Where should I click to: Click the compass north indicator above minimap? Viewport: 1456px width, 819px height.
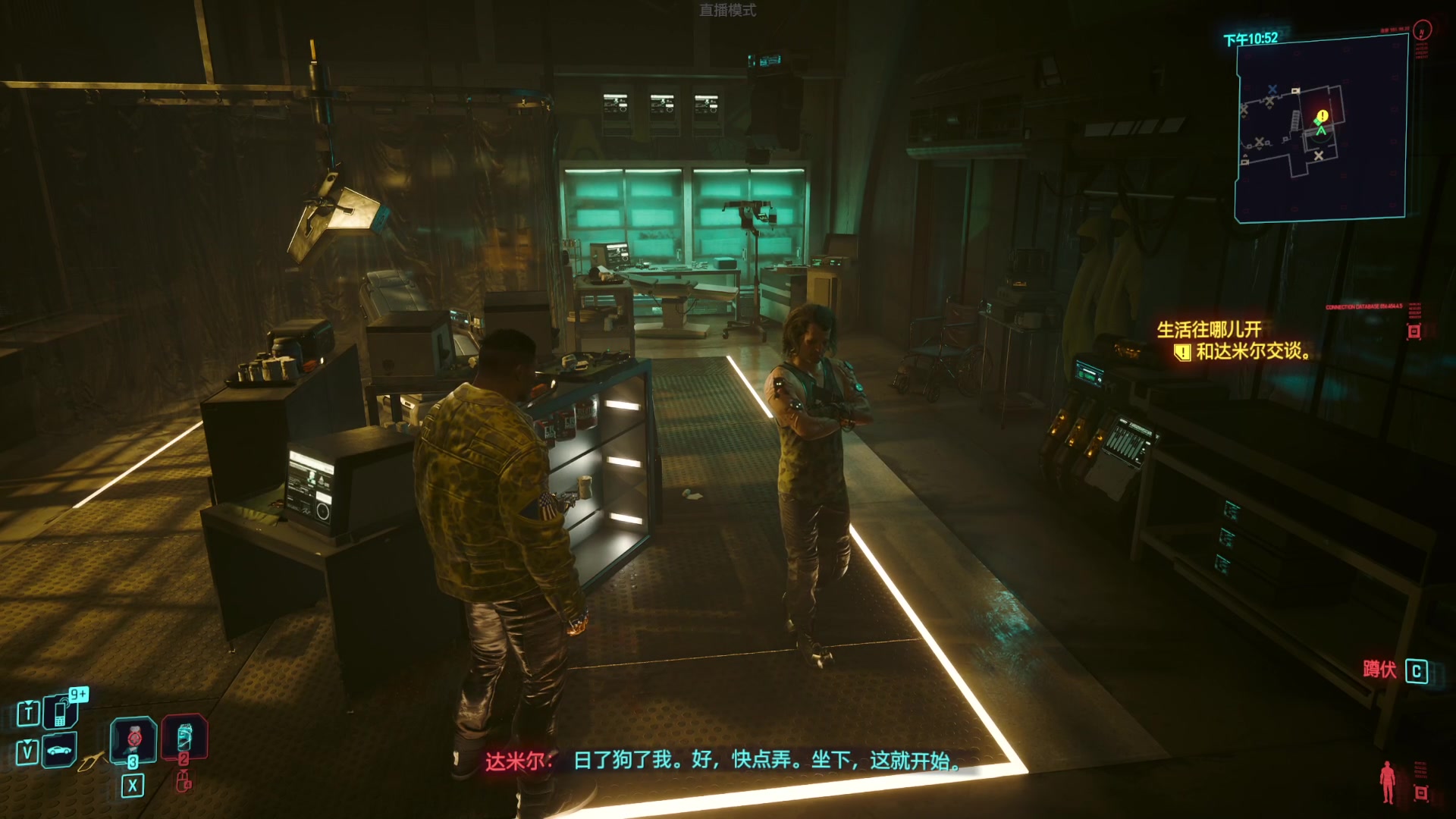[1423, 30]
